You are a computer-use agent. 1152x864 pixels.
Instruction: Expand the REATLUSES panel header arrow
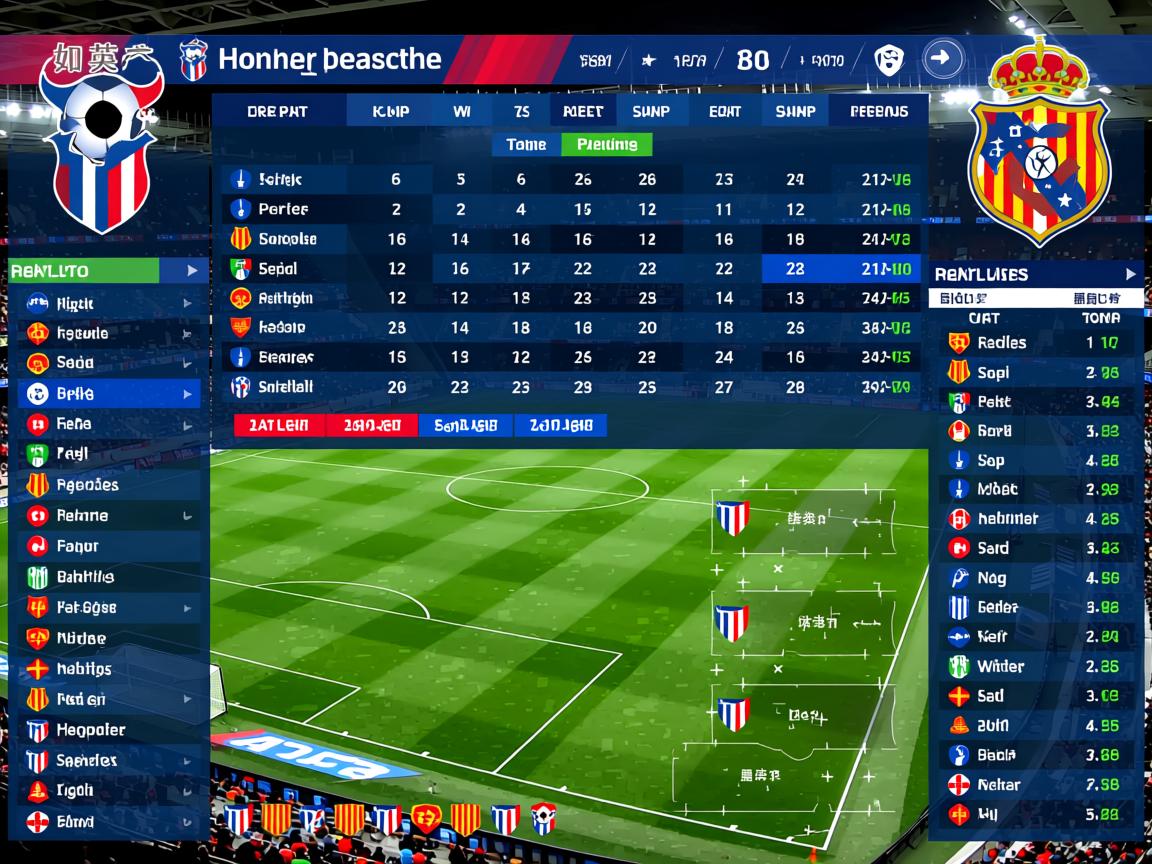[x=1130, y=274]
